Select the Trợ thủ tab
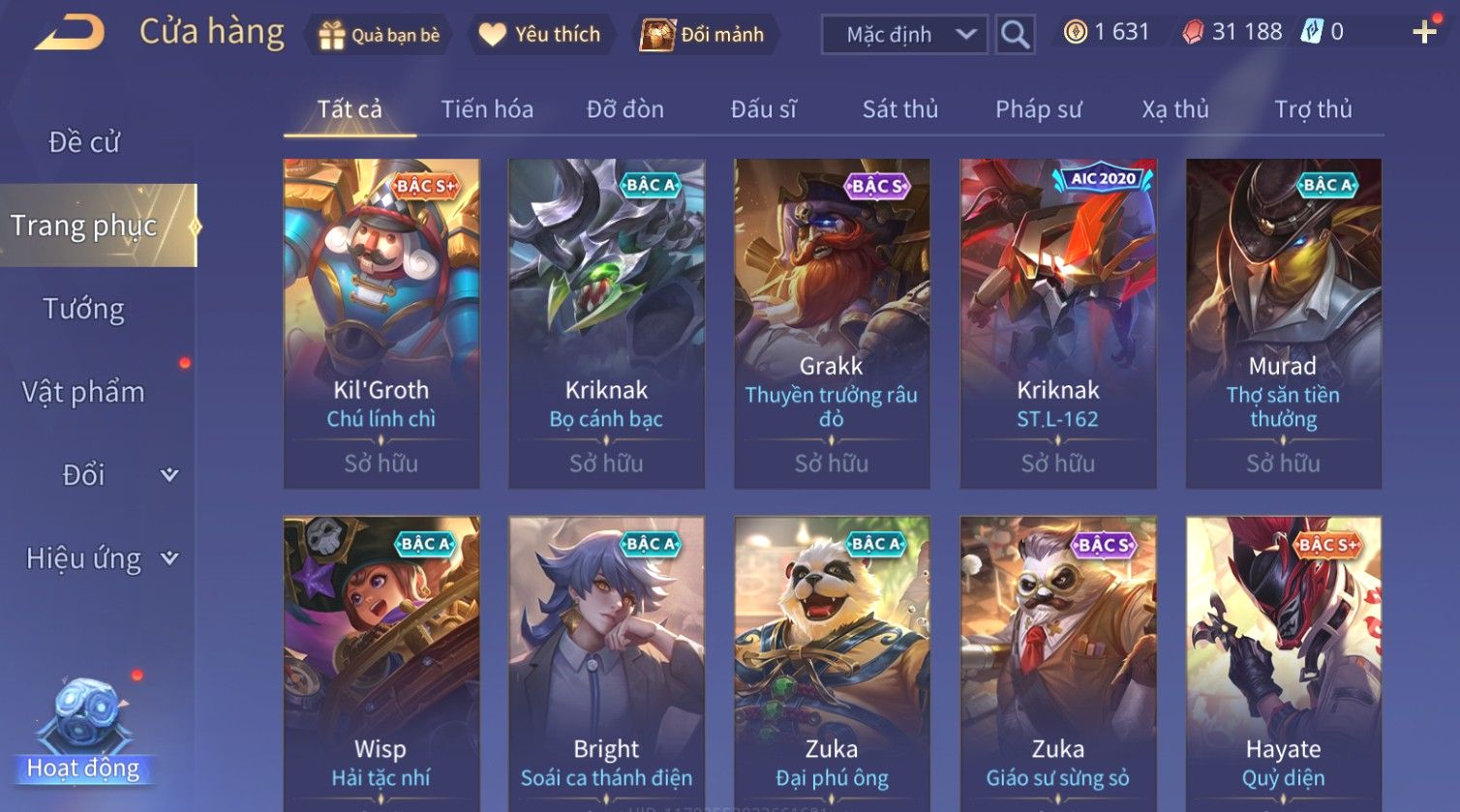1460x812 pixels. click(1312, 109)
